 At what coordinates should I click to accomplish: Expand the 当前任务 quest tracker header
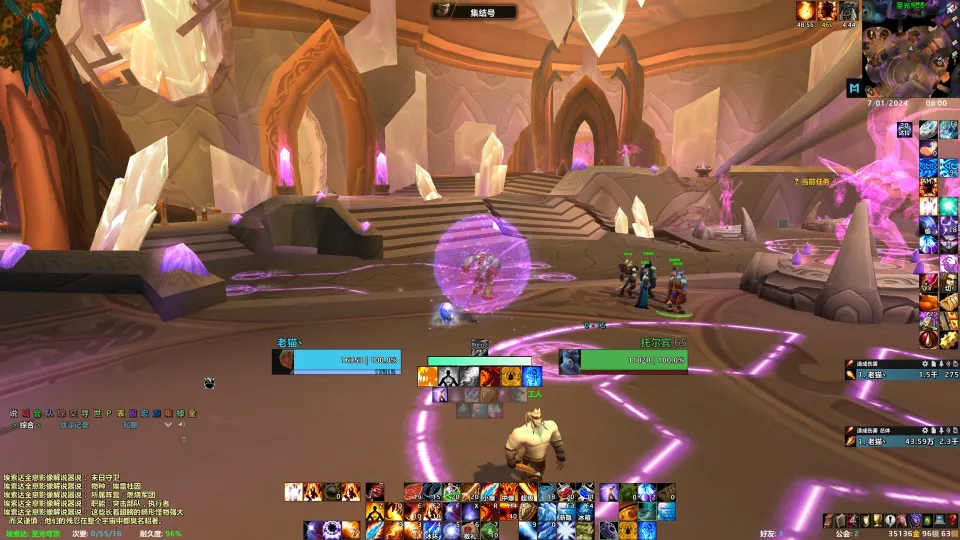[817, 182]
